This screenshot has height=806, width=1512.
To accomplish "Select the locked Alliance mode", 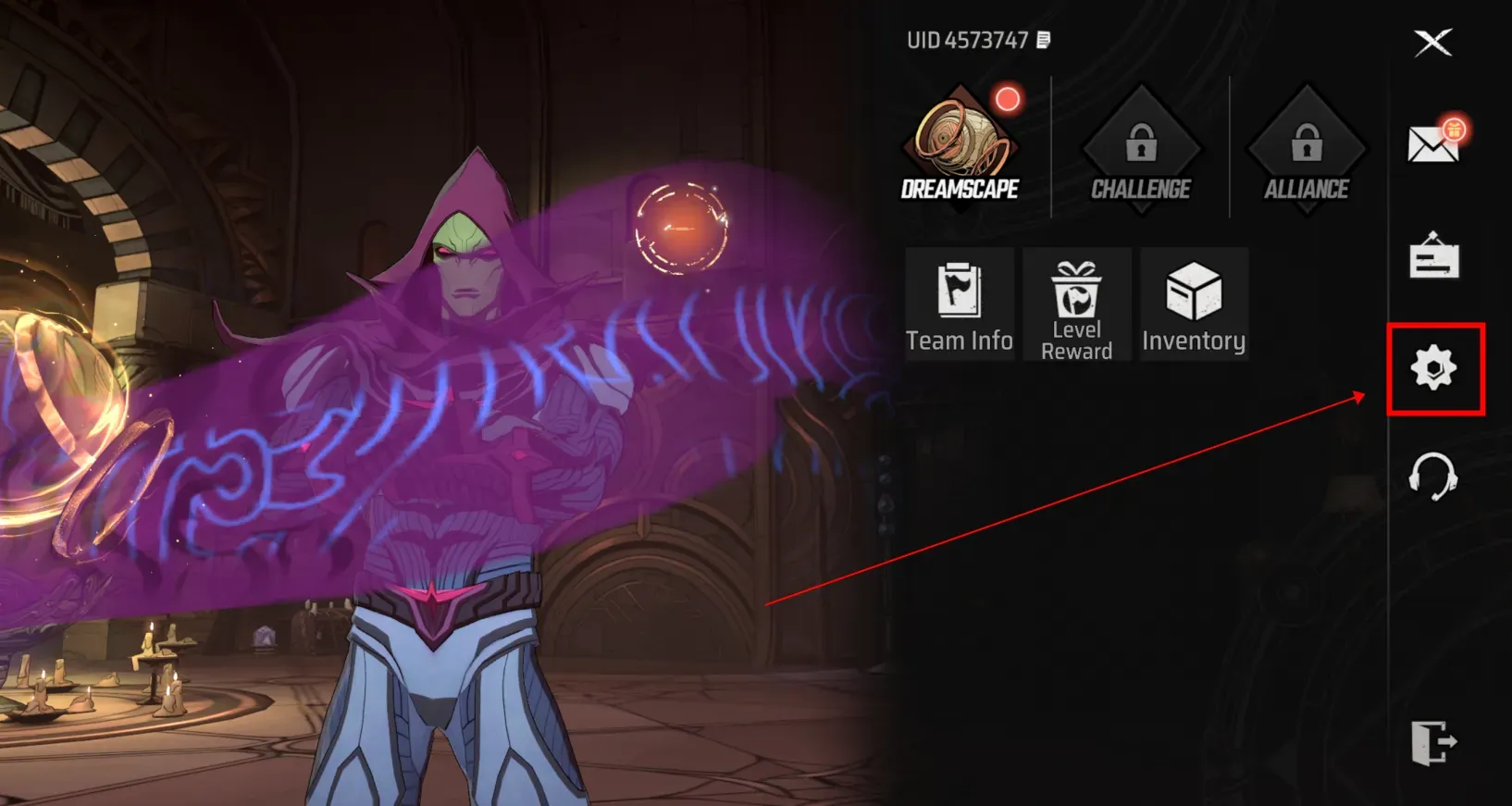I will coord(1306,150).
